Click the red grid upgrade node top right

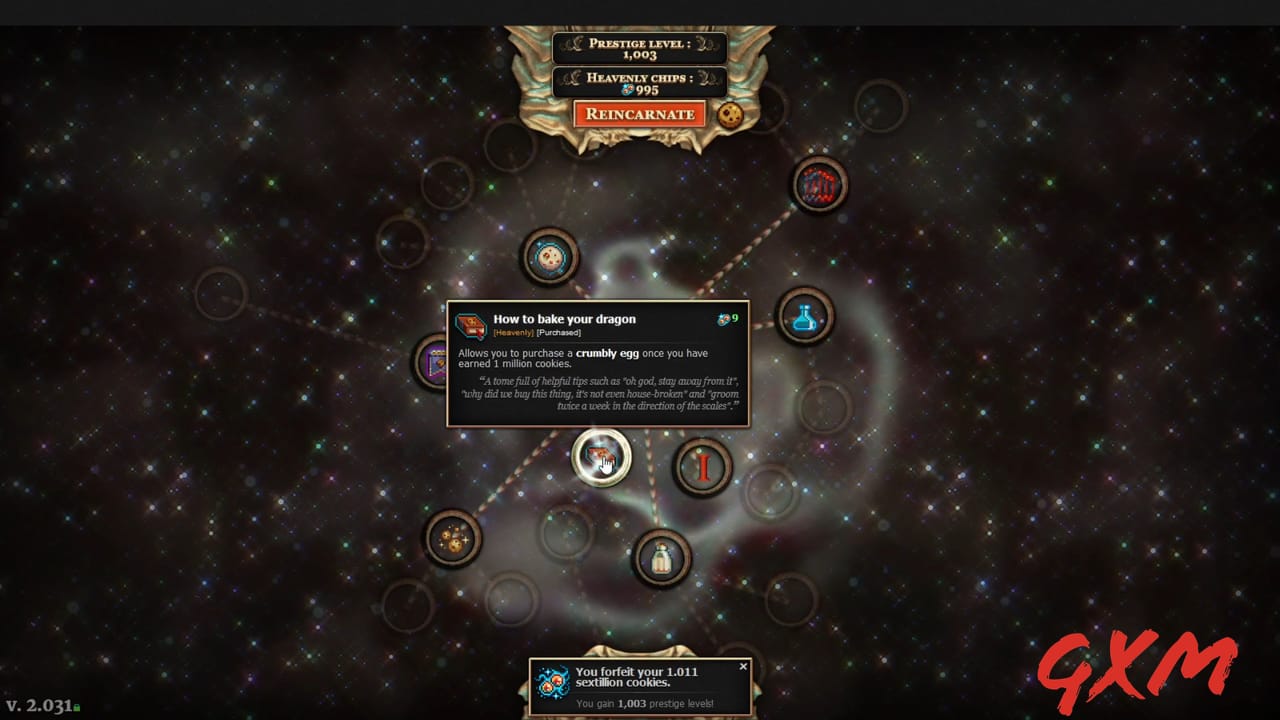(820, 184)
